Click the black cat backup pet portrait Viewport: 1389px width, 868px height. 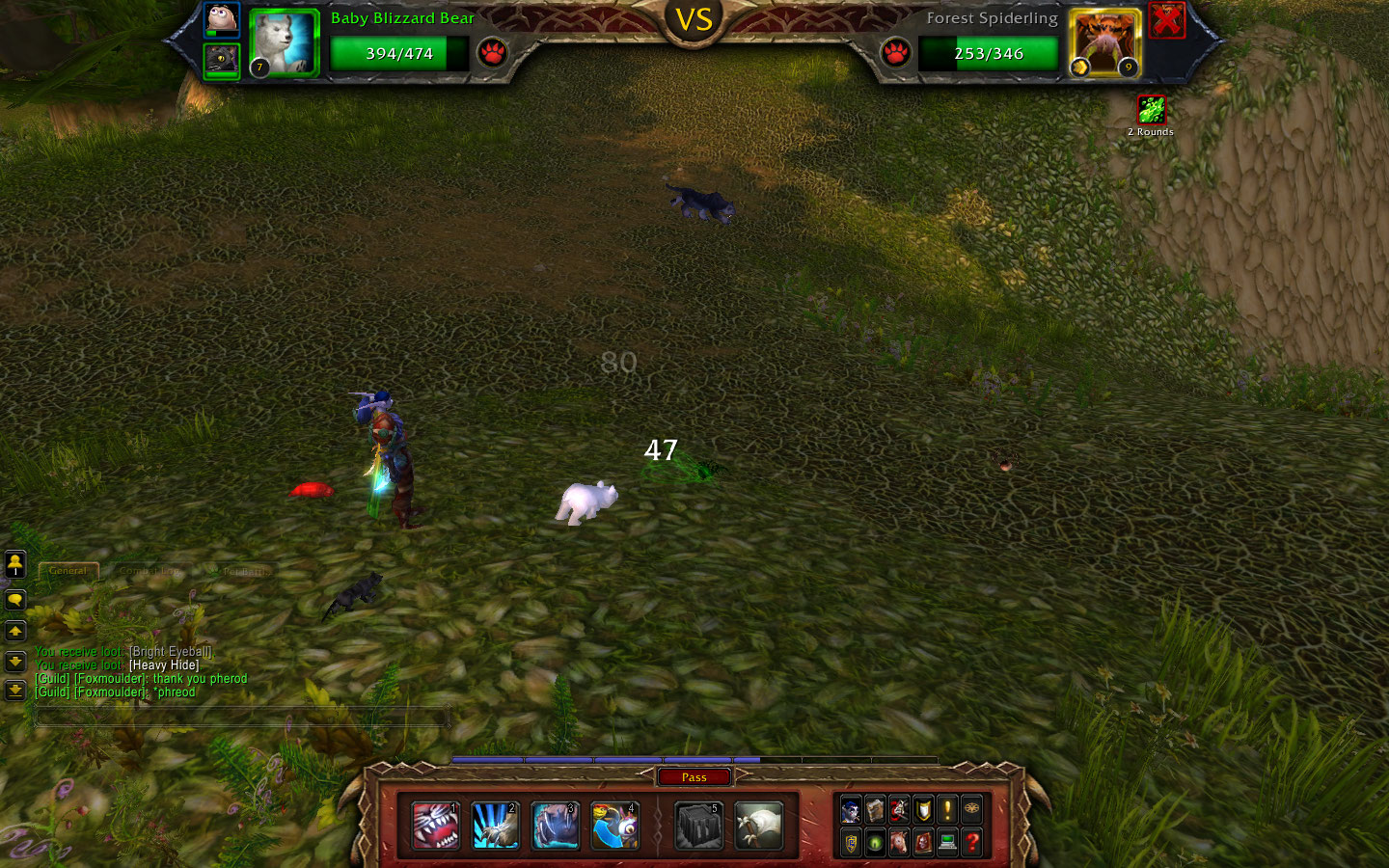pos(222,61)
